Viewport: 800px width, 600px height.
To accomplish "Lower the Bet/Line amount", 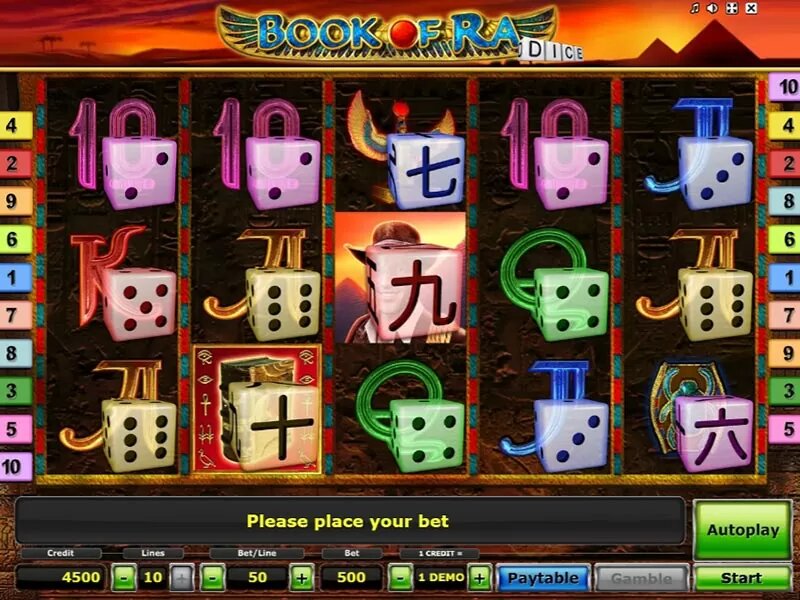I will point(213,578).
